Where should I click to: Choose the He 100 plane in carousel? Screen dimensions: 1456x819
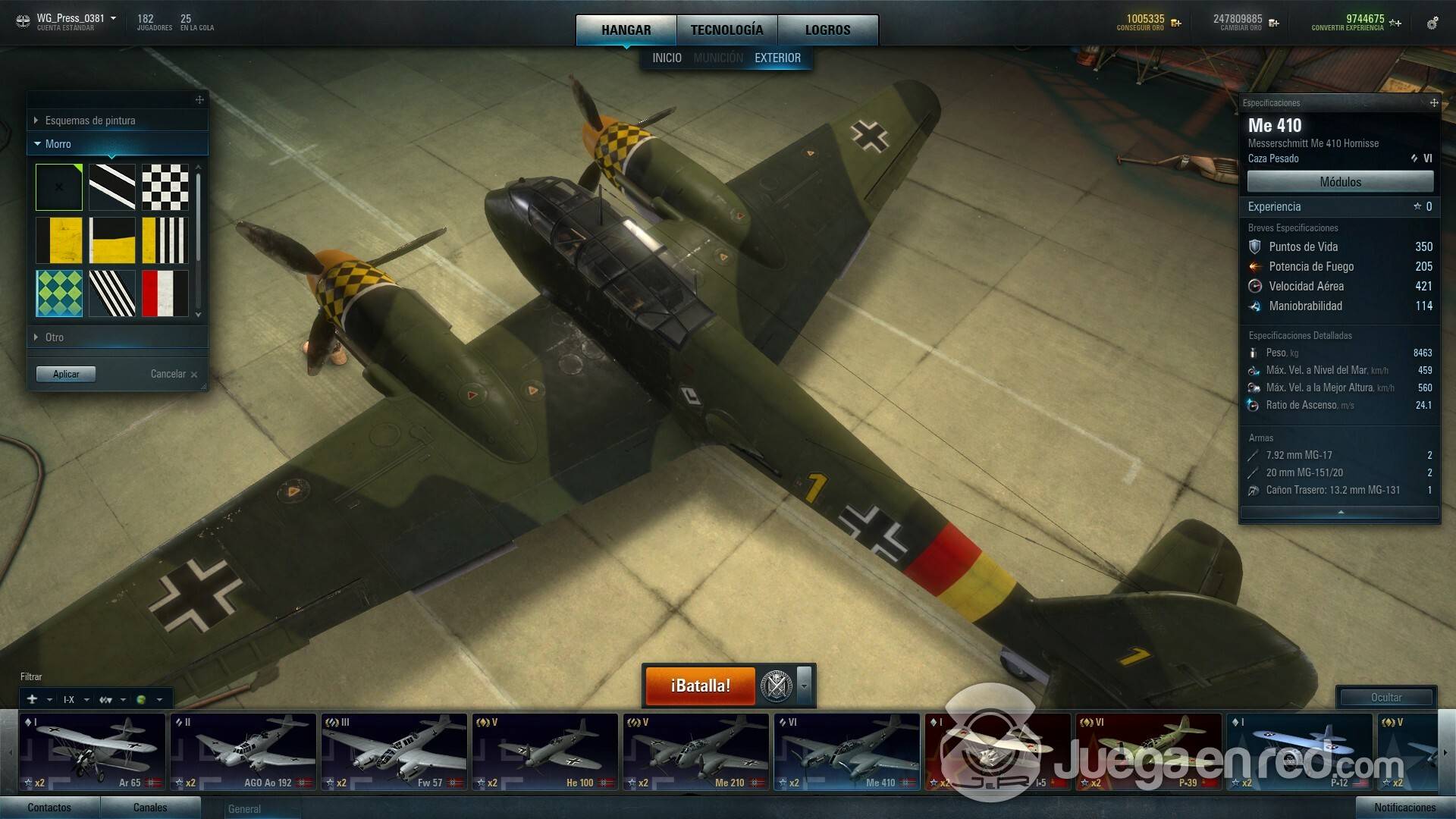pyautogui.click(x=545, y=752)
